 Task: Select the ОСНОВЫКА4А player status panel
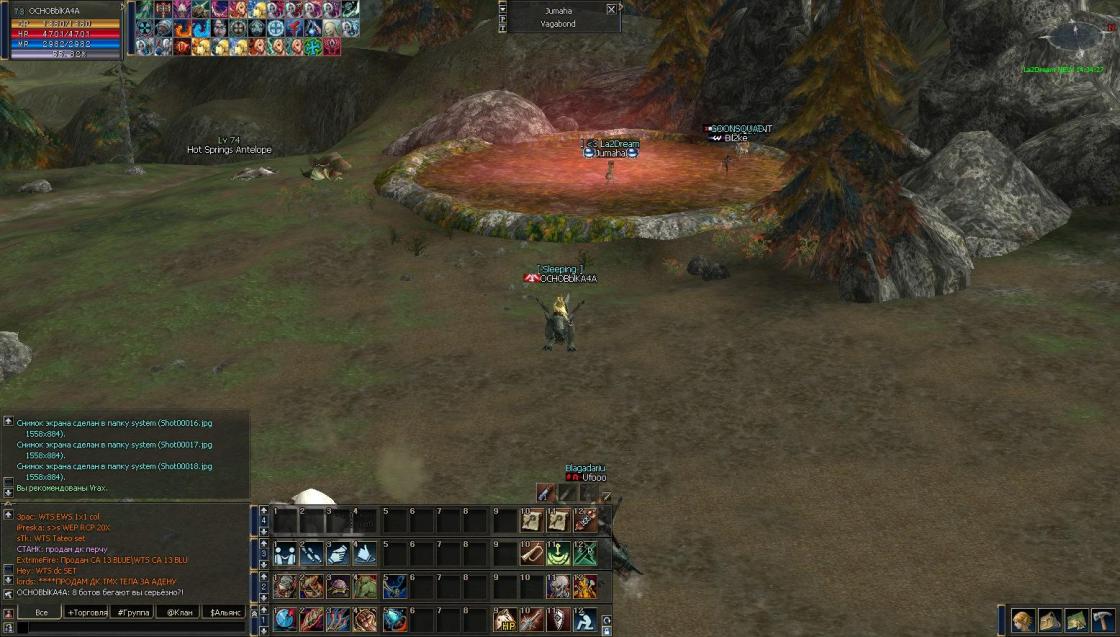[x=62, y=30]
